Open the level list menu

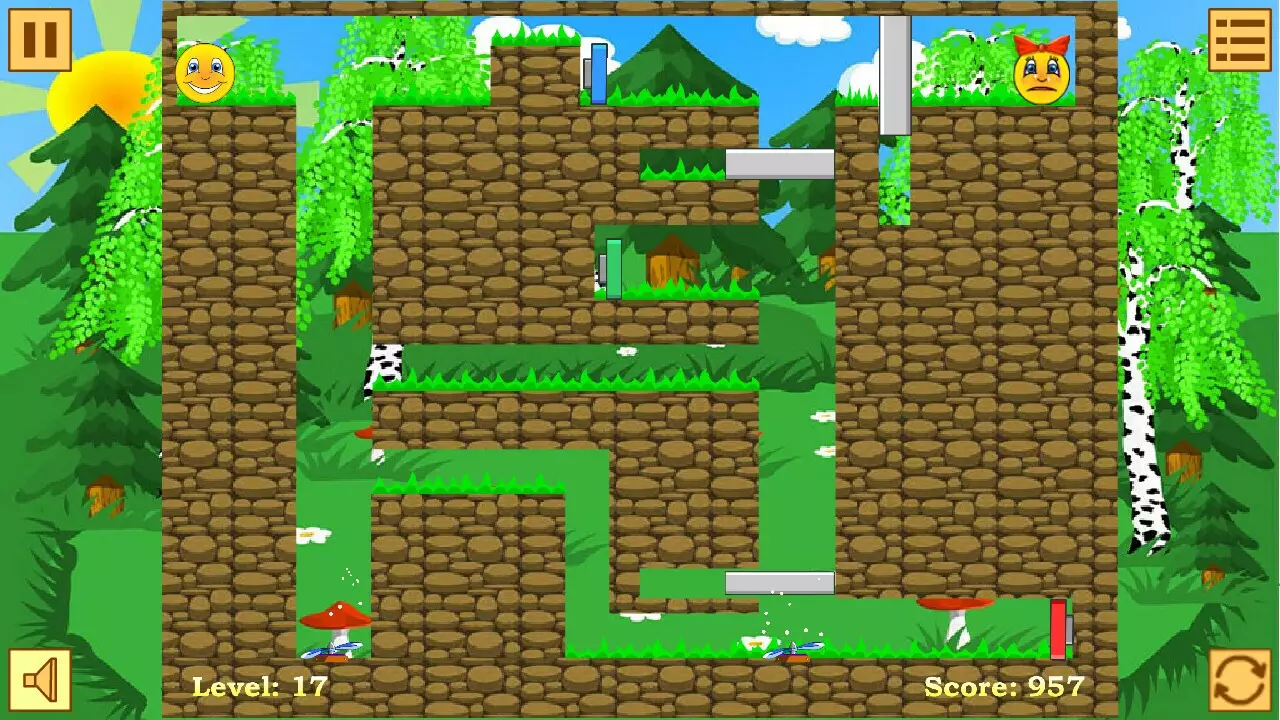pos(1239,41)
